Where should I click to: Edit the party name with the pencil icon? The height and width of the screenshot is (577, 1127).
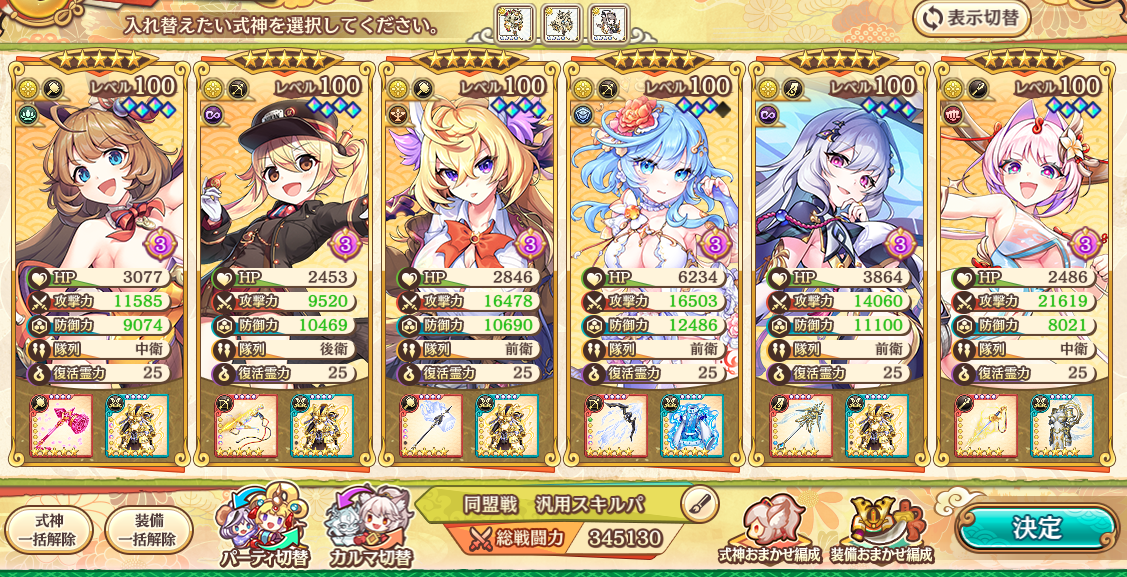[699, 503]
